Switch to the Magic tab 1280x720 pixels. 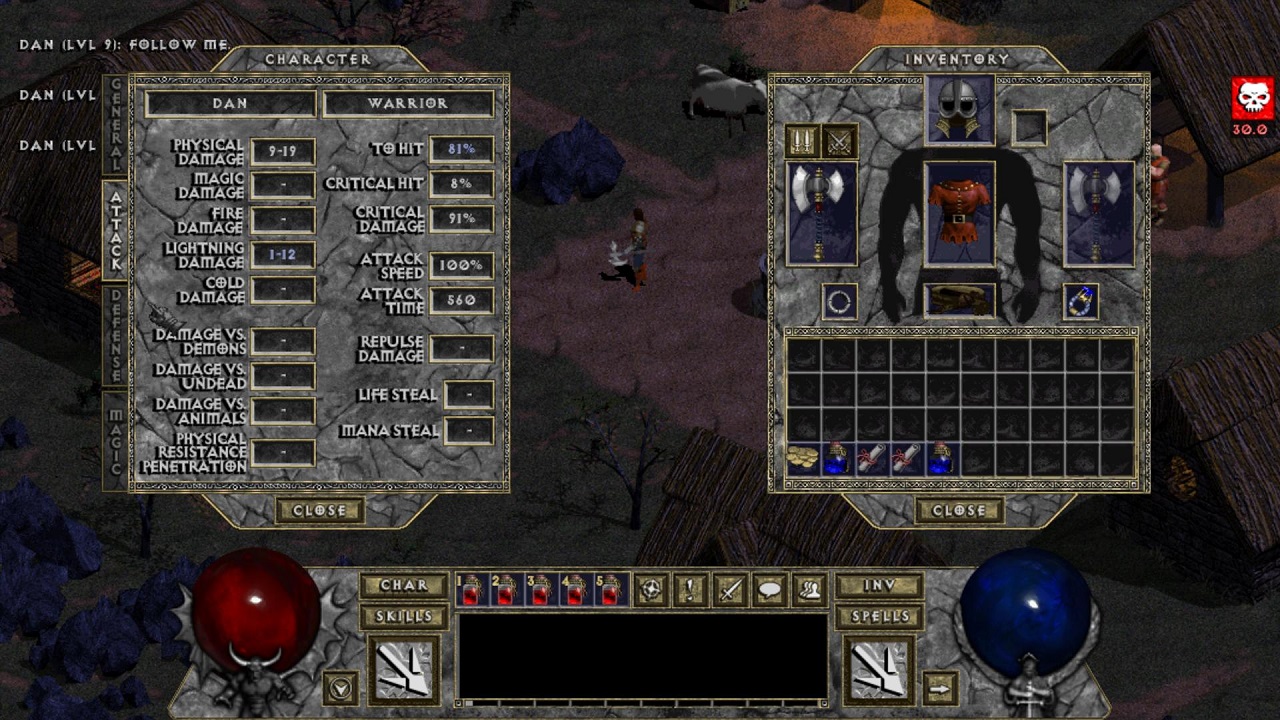tap(115, 440)
